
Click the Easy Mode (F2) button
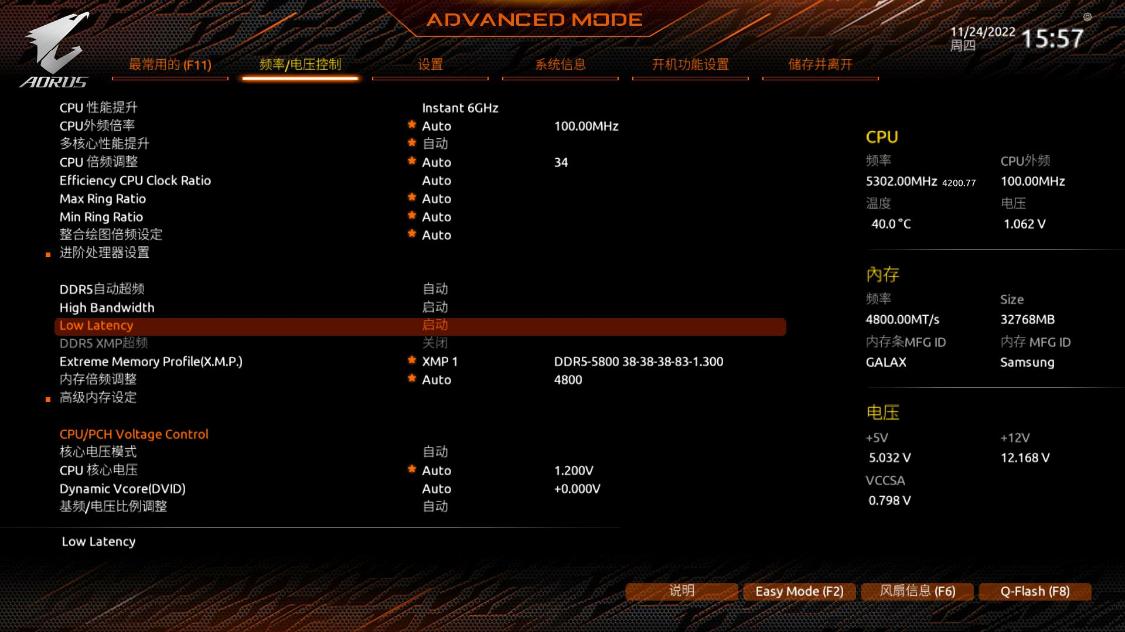coord(799,591)
